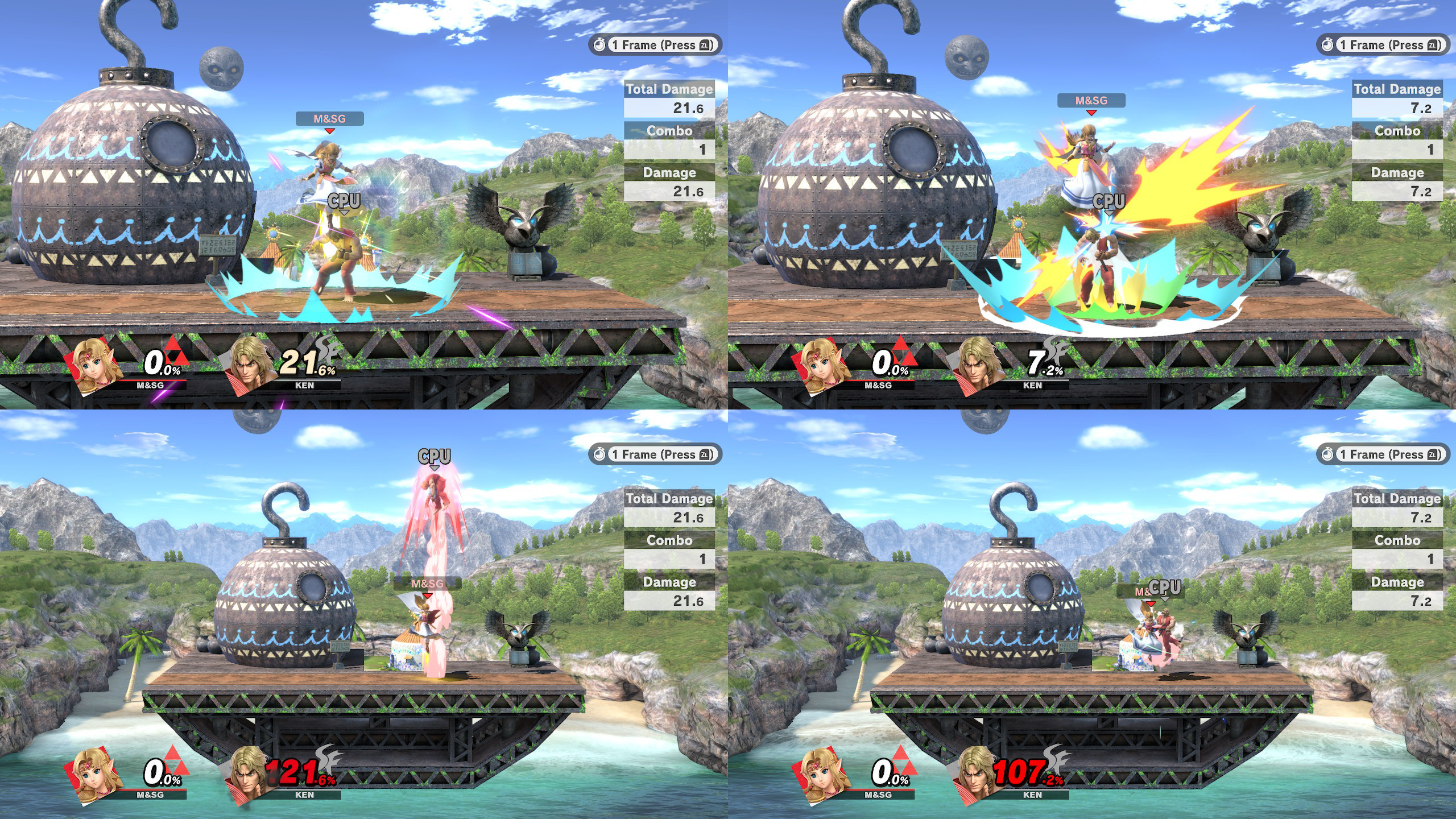Screen dimensions: 1456x819
Task: Expand the Total Damage panel
Action: click(x=669, y=89)
